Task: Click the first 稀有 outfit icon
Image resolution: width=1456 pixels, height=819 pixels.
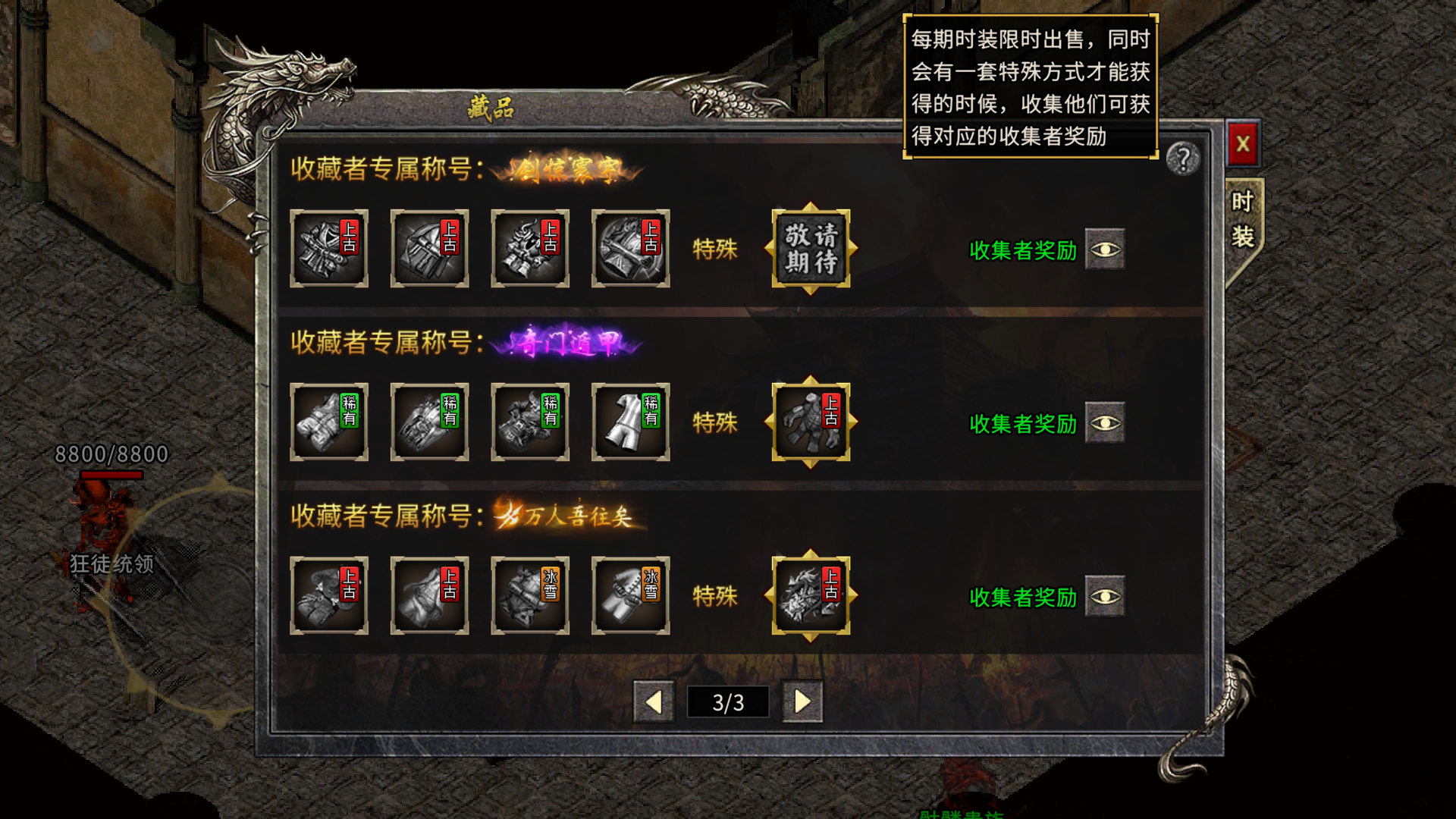Action: 329,423
